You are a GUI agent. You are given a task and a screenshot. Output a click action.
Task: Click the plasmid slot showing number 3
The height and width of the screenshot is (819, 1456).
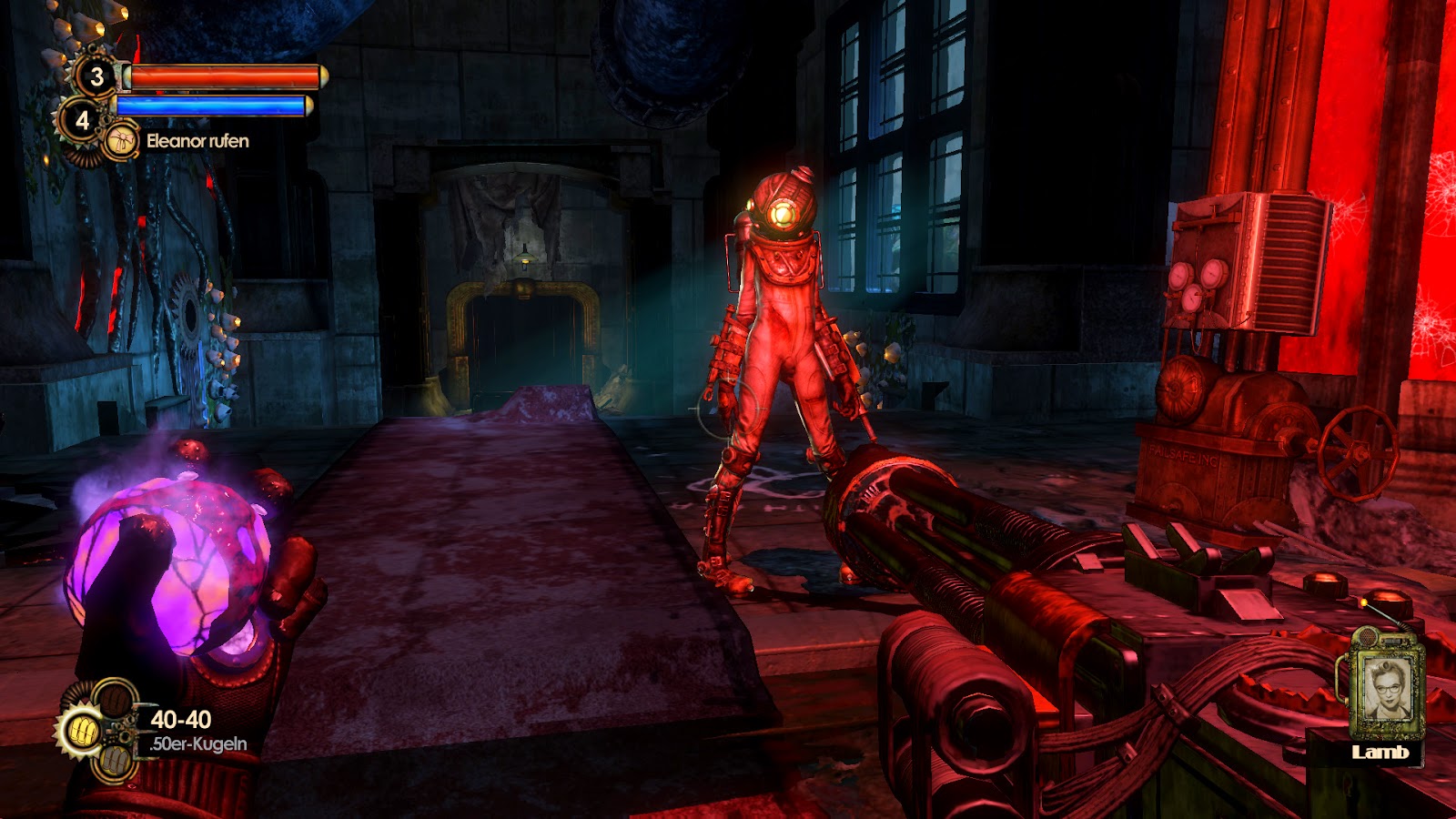(97, 77)
